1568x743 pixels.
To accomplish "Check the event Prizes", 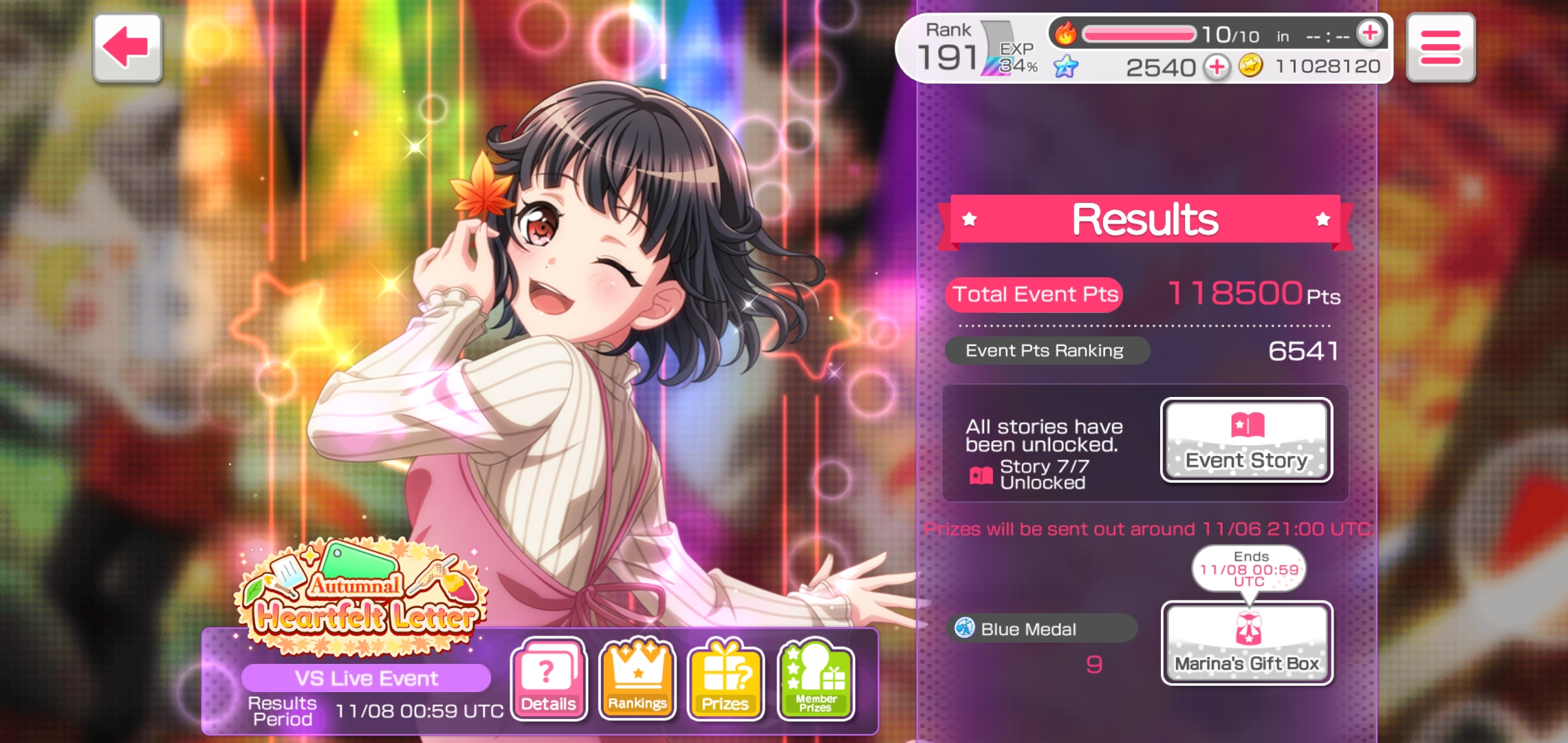I will tap(726, 679).
